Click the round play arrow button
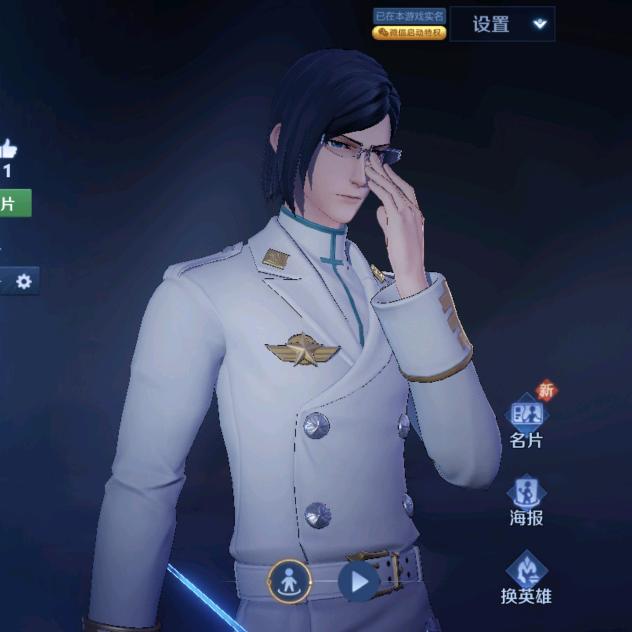This screenshot has width=632, height=632. [358, 581]
